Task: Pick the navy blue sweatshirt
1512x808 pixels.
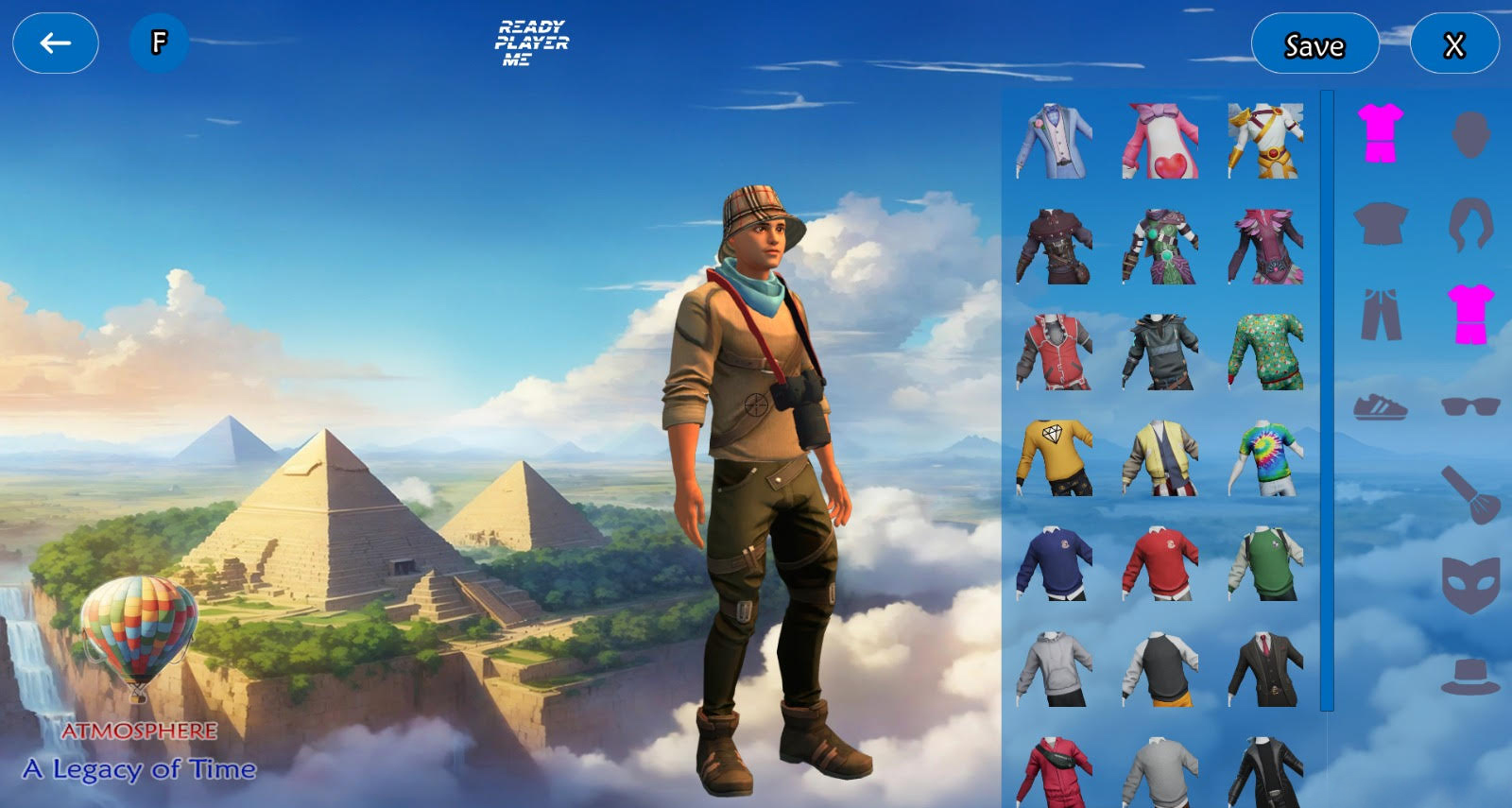Action: (x=1054, y=563)
